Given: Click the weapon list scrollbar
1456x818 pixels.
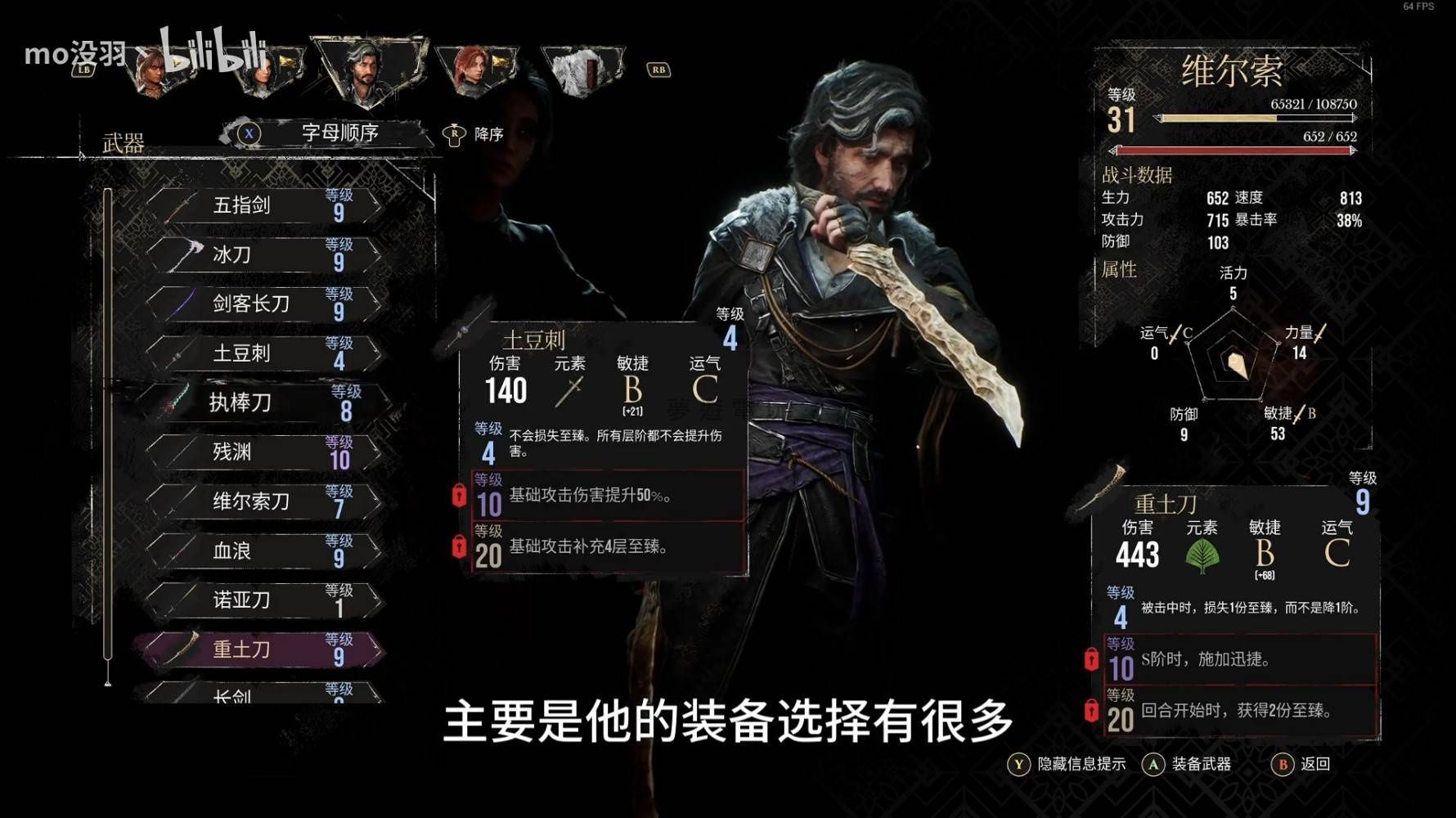Looking at the screenshot, I should [107, 425].
